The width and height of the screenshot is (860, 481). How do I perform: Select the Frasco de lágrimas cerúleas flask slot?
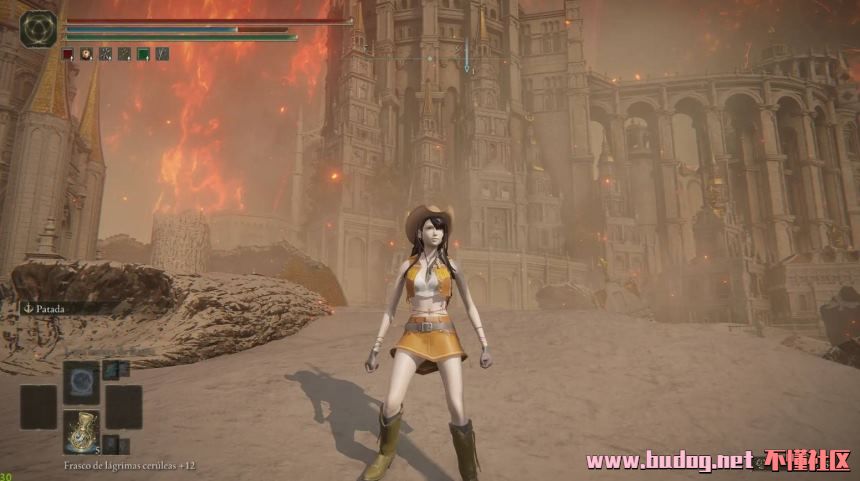(81, 431)
